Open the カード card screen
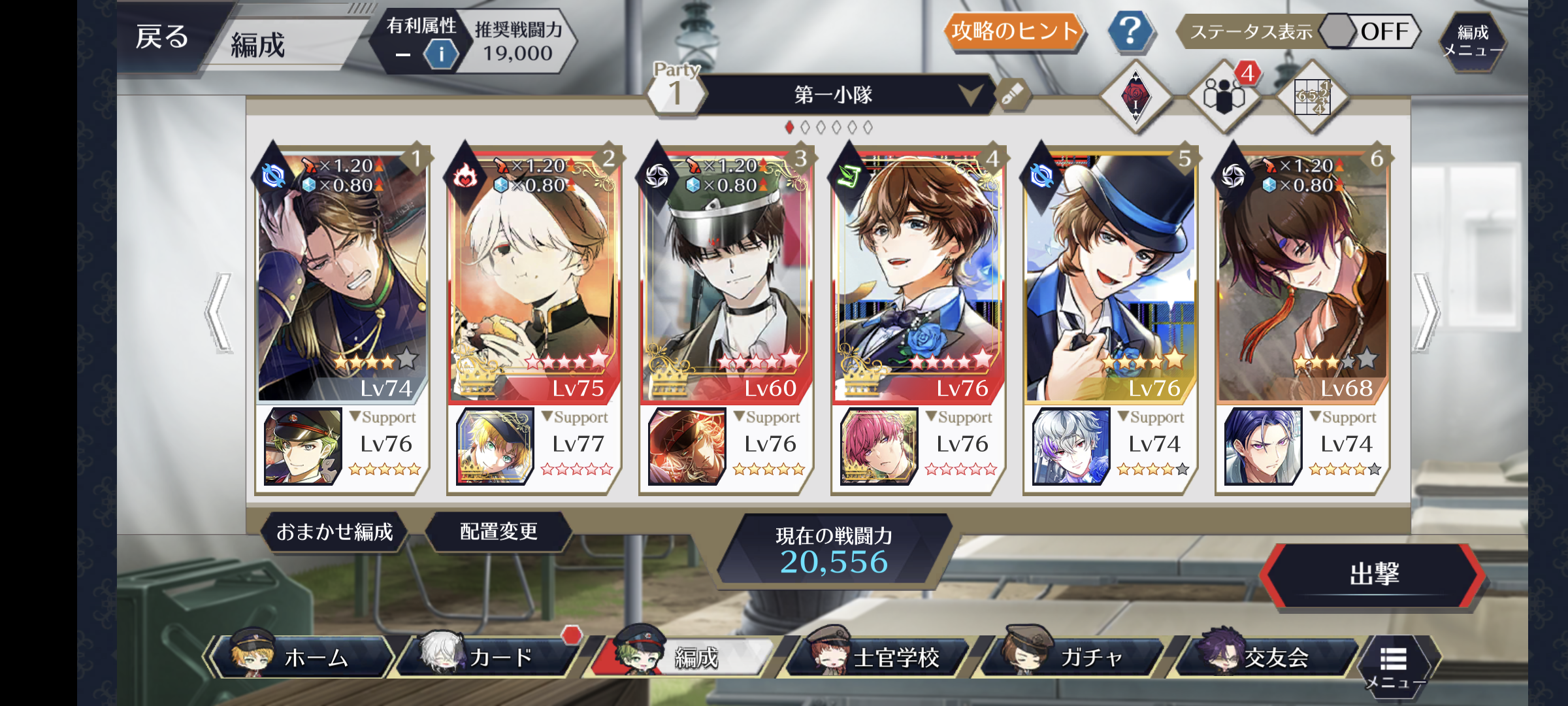The height and width of the screenshot is (706, 1568). 491,657
